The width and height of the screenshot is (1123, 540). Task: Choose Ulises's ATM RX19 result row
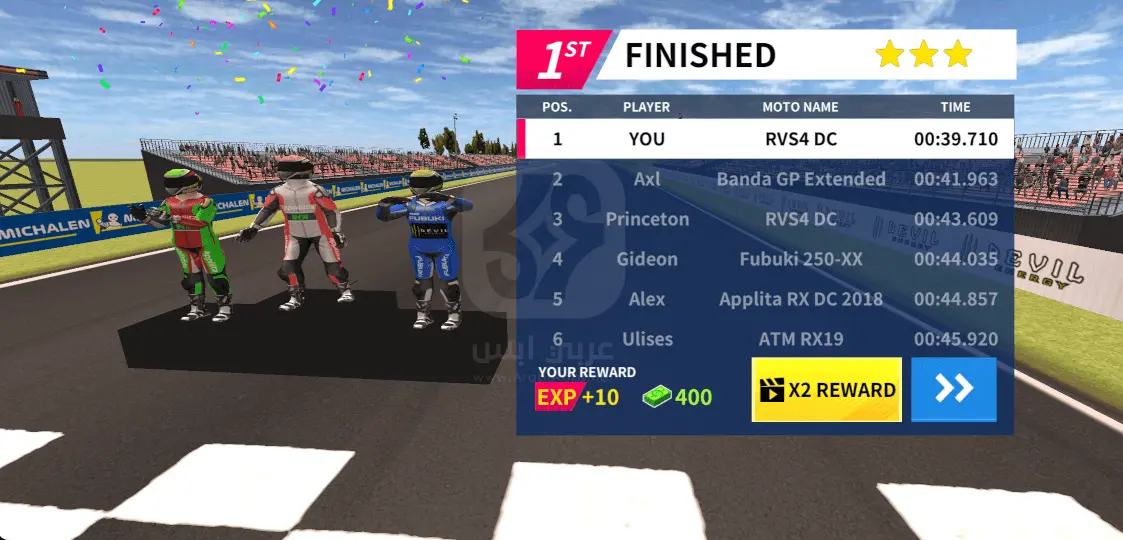point(765,339)
